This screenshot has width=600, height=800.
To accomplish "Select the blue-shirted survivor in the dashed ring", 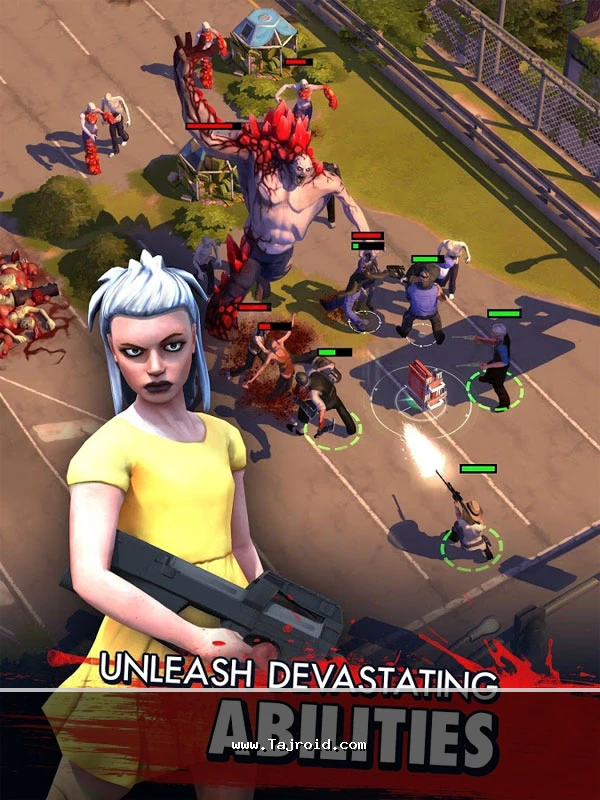I will [x=497, y=369].
